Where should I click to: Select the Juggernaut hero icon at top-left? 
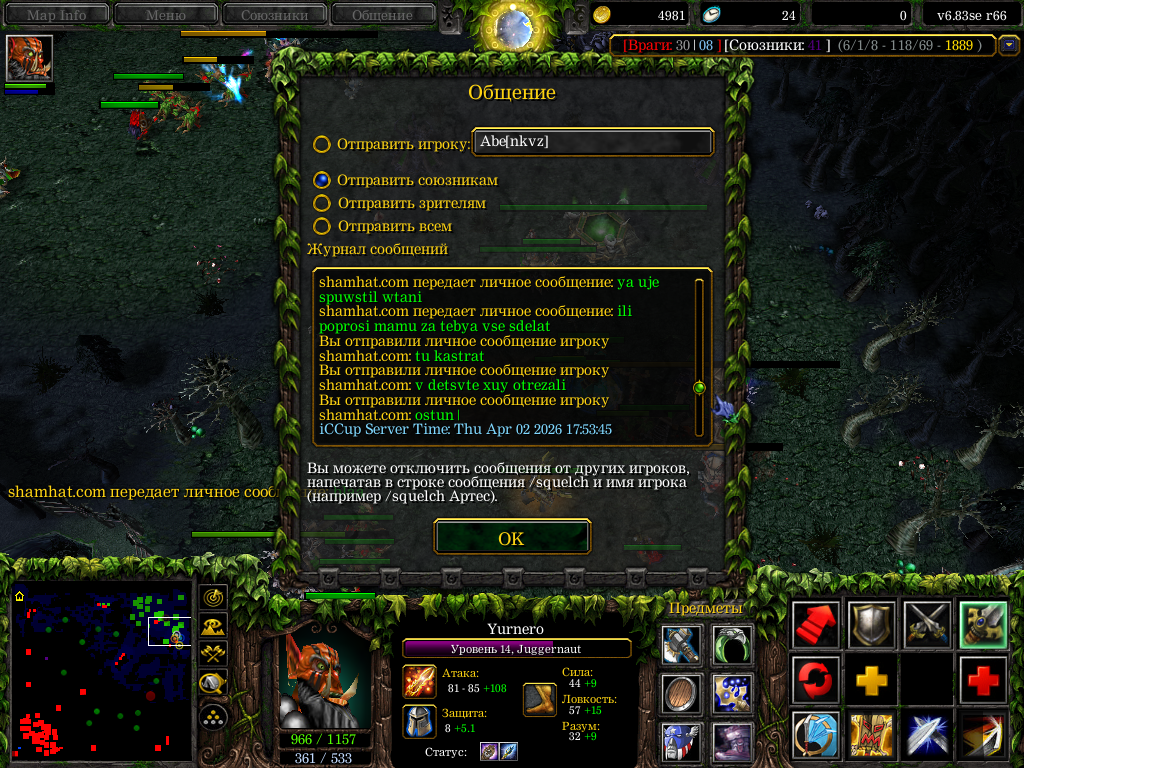(29, 58)
